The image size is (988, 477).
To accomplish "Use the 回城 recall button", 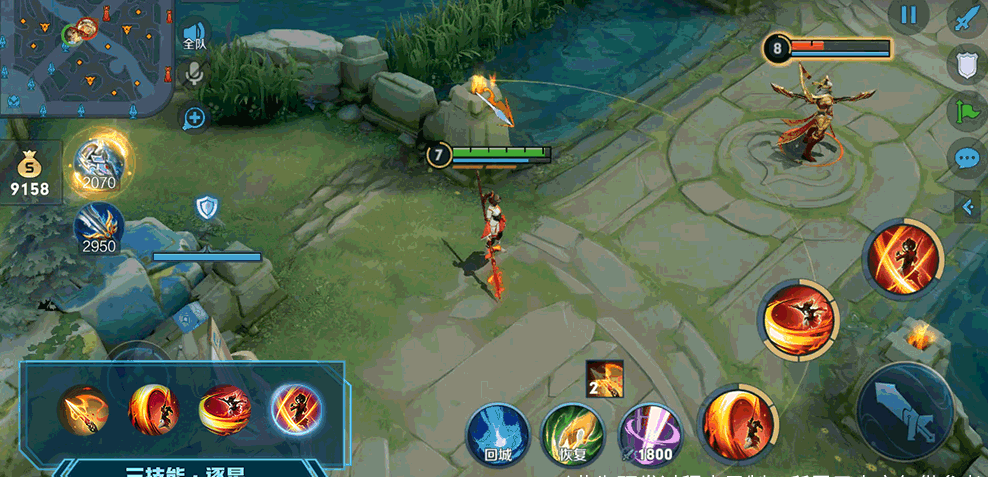I will point(496,436).
